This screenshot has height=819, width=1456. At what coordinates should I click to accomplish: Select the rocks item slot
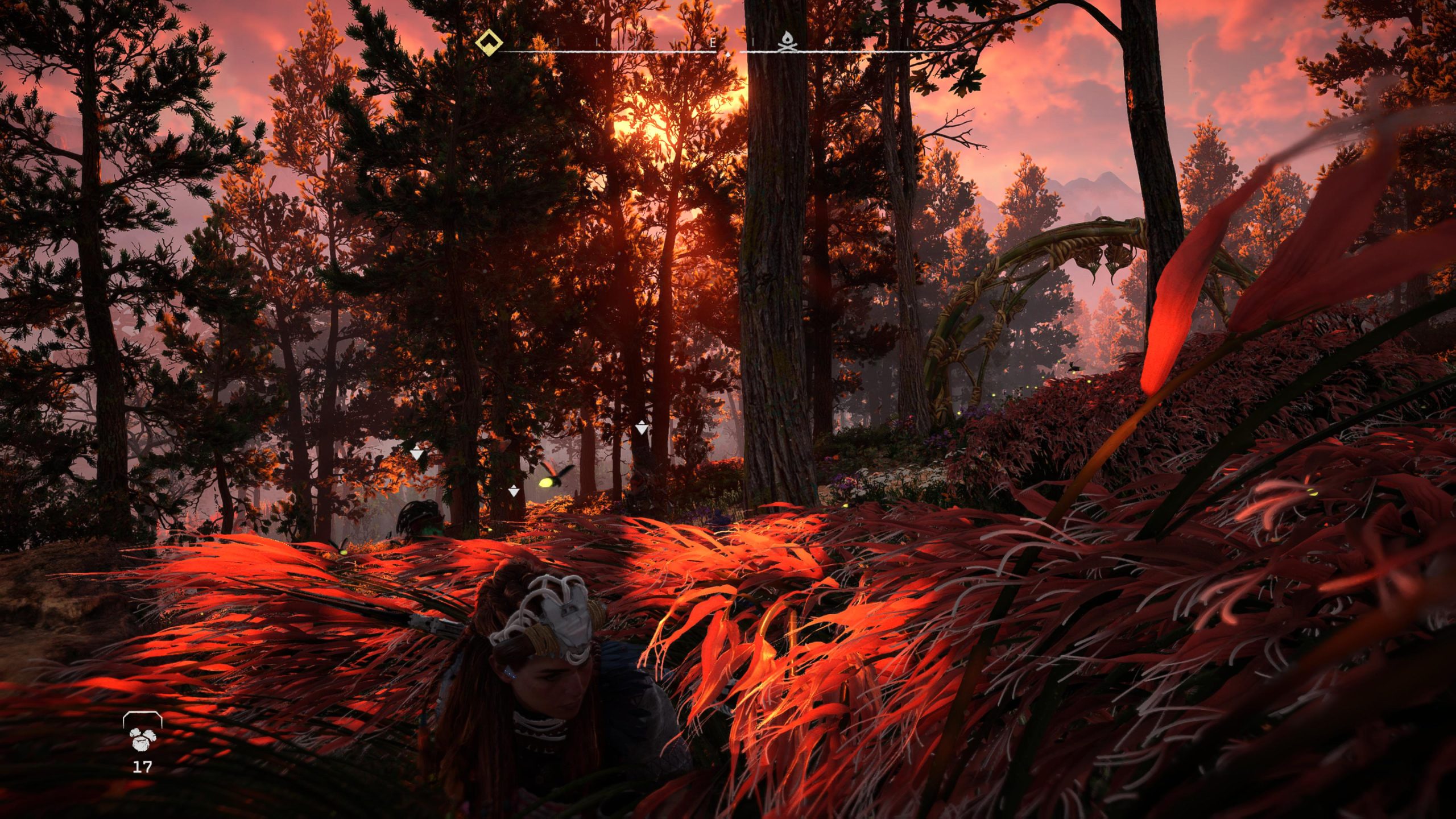(142, 738)
